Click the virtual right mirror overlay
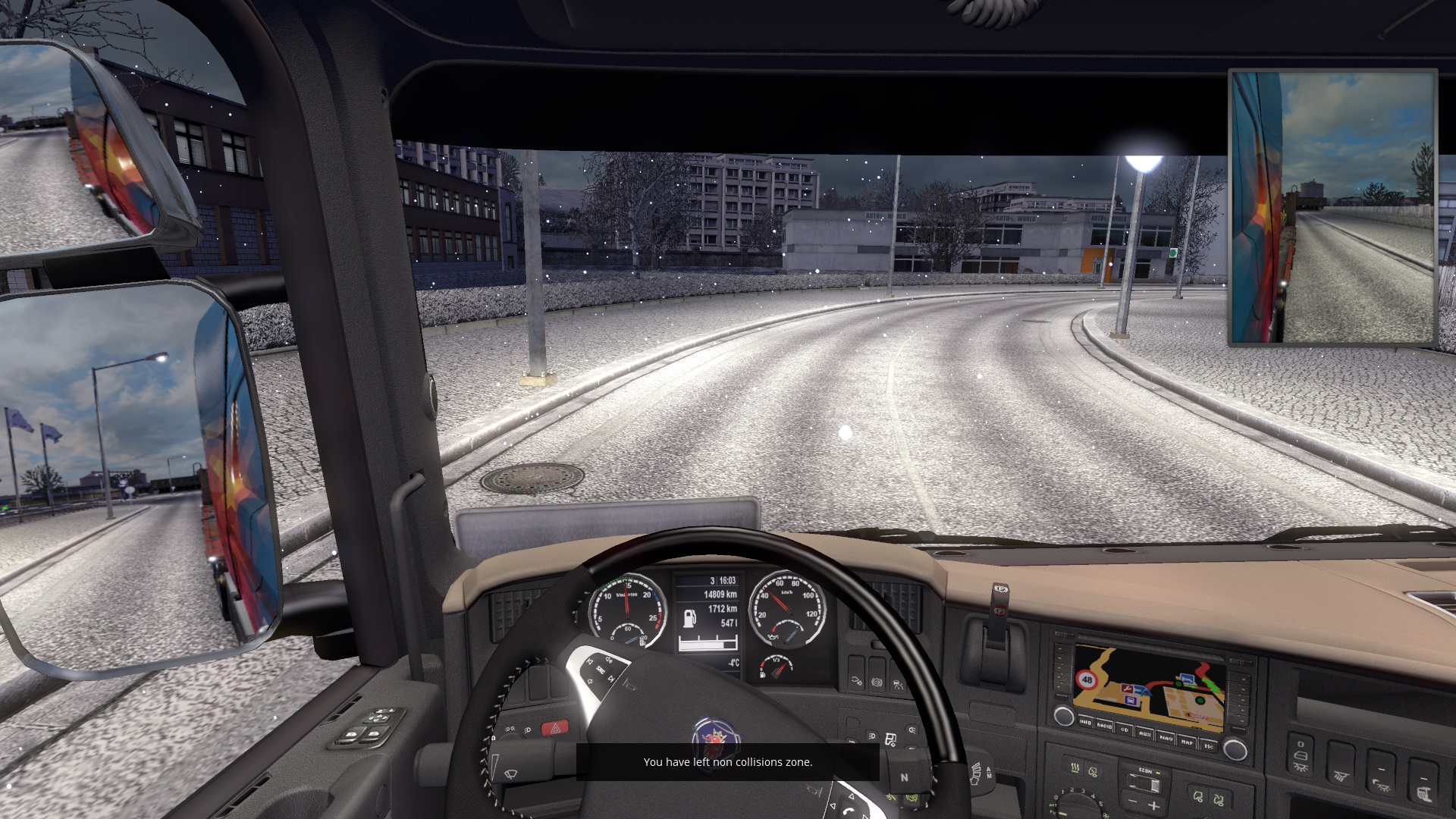The height and width of the screenshot is (819, 1456). coord(1332,208)
